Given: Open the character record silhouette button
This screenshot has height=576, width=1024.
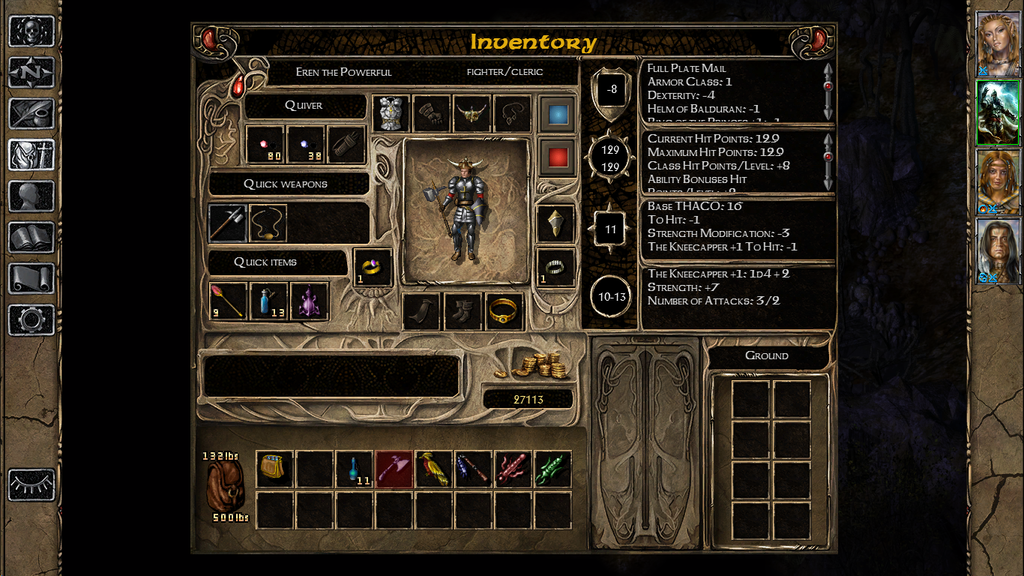Looking at the screenshot, I should [x=31, y=196].
